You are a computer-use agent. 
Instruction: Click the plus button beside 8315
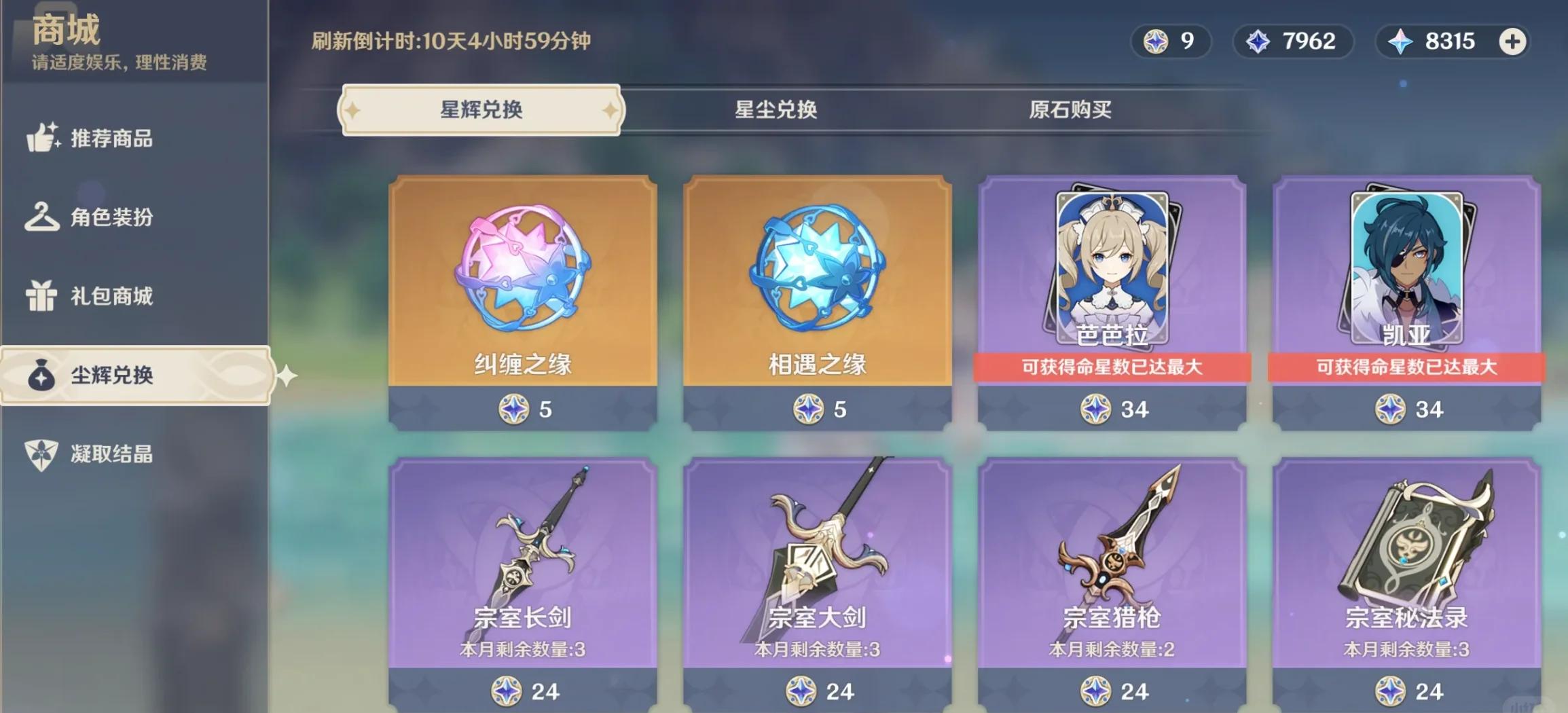(x=1512, y=41)
